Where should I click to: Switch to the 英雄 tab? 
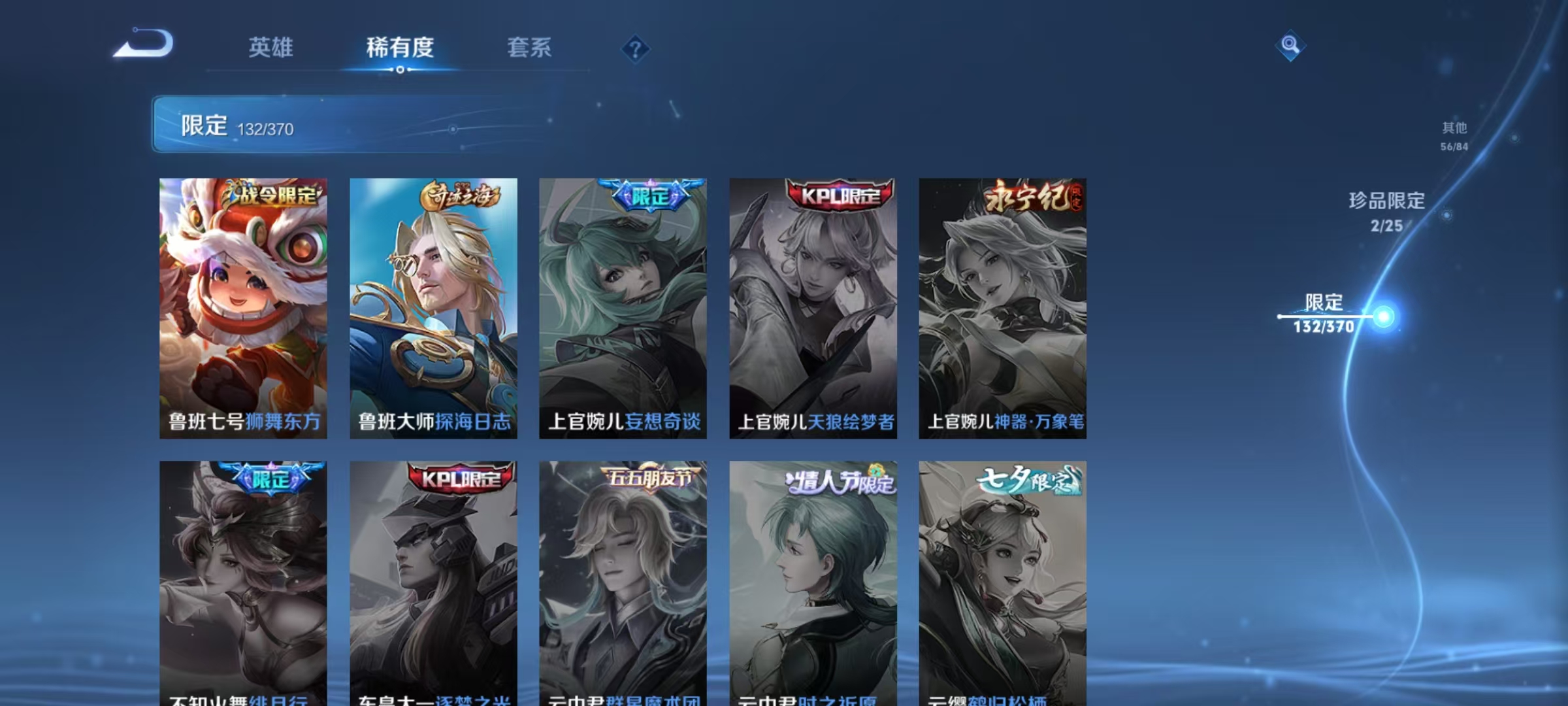(270, 48)
